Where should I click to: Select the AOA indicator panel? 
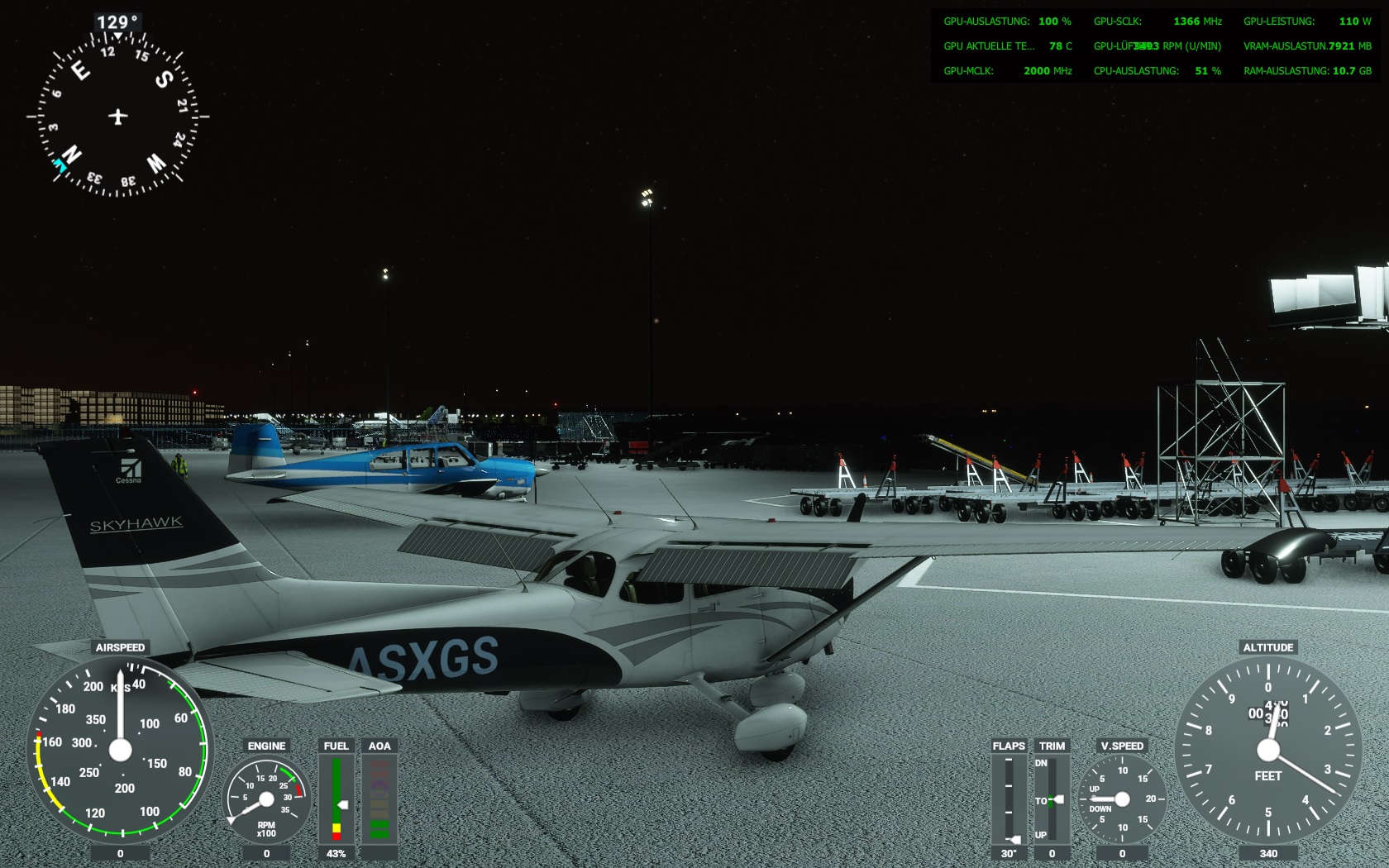pos(379,800)
